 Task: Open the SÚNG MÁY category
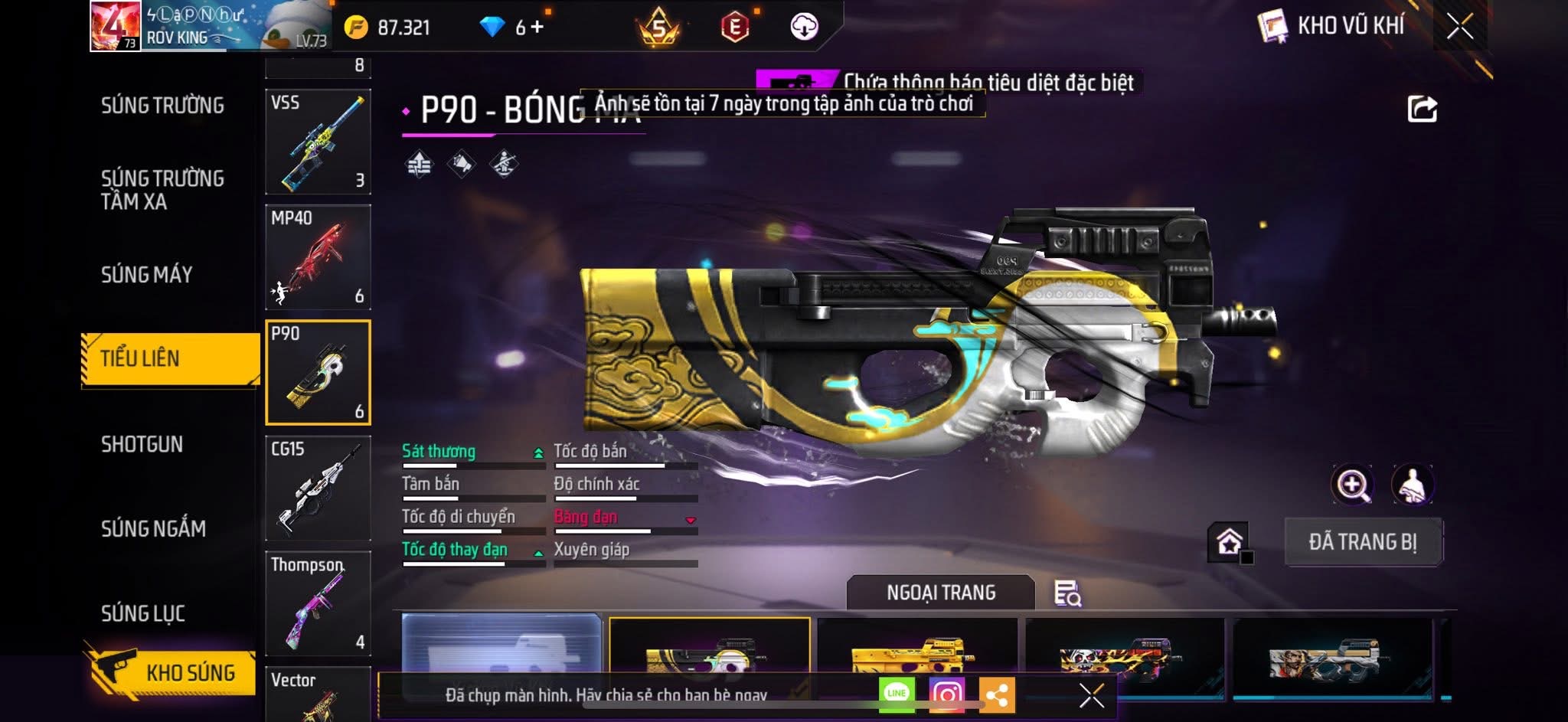click(146, 274)
